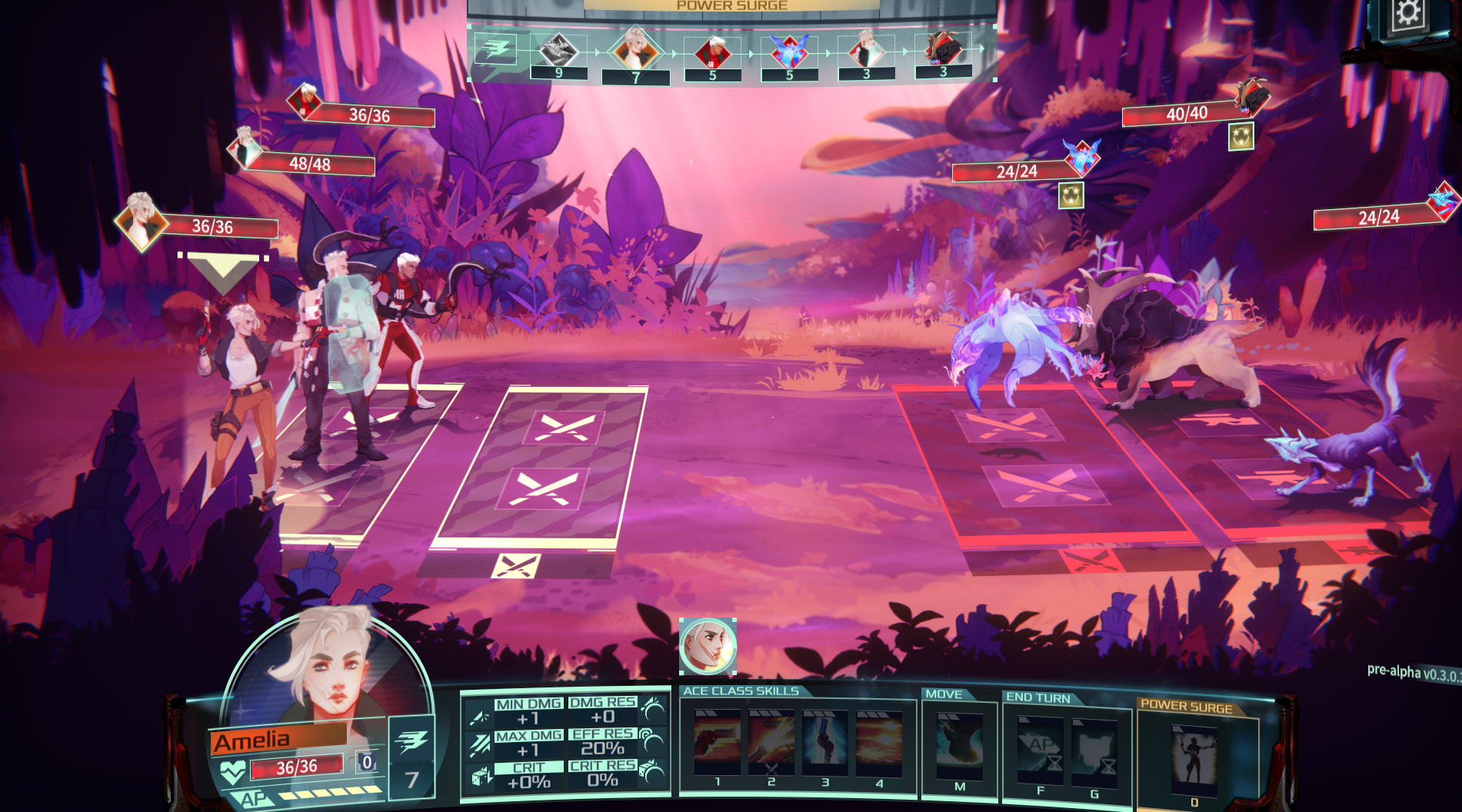The width and height of the screenshot is (1462, 812).
Task: Select the antlered beast turn order portrait
Action: (943, 50)
